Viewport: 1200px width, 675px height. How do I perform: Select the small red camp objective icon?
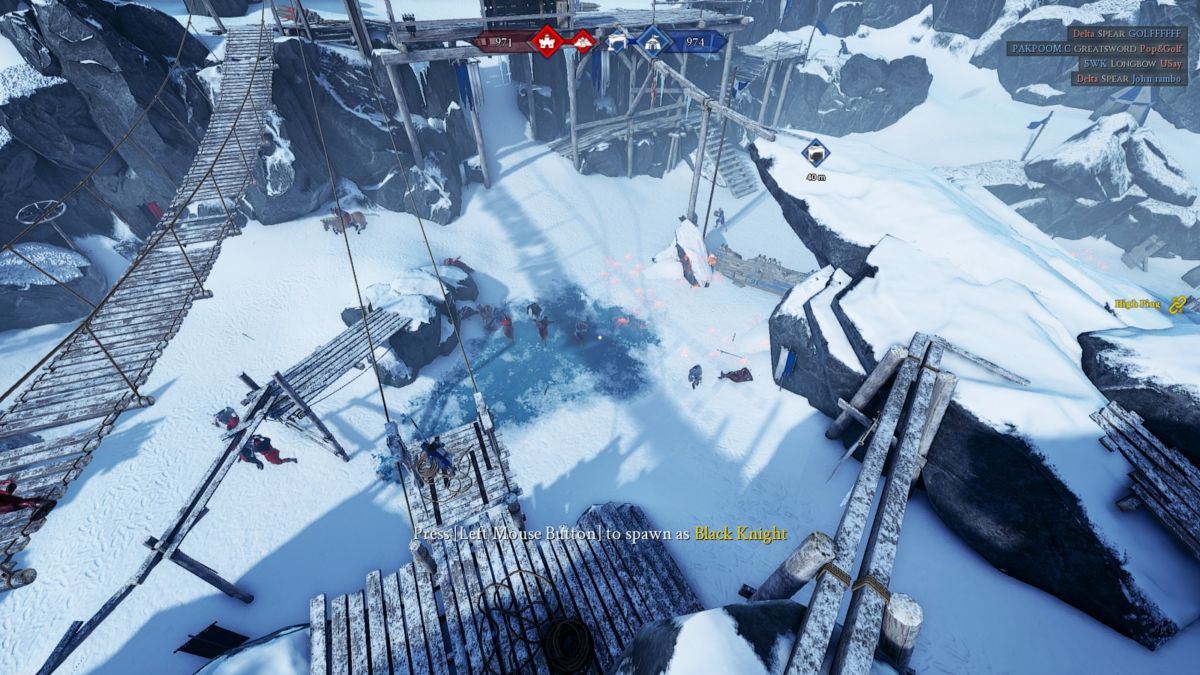pyautogui.click(x=583, y=41)
